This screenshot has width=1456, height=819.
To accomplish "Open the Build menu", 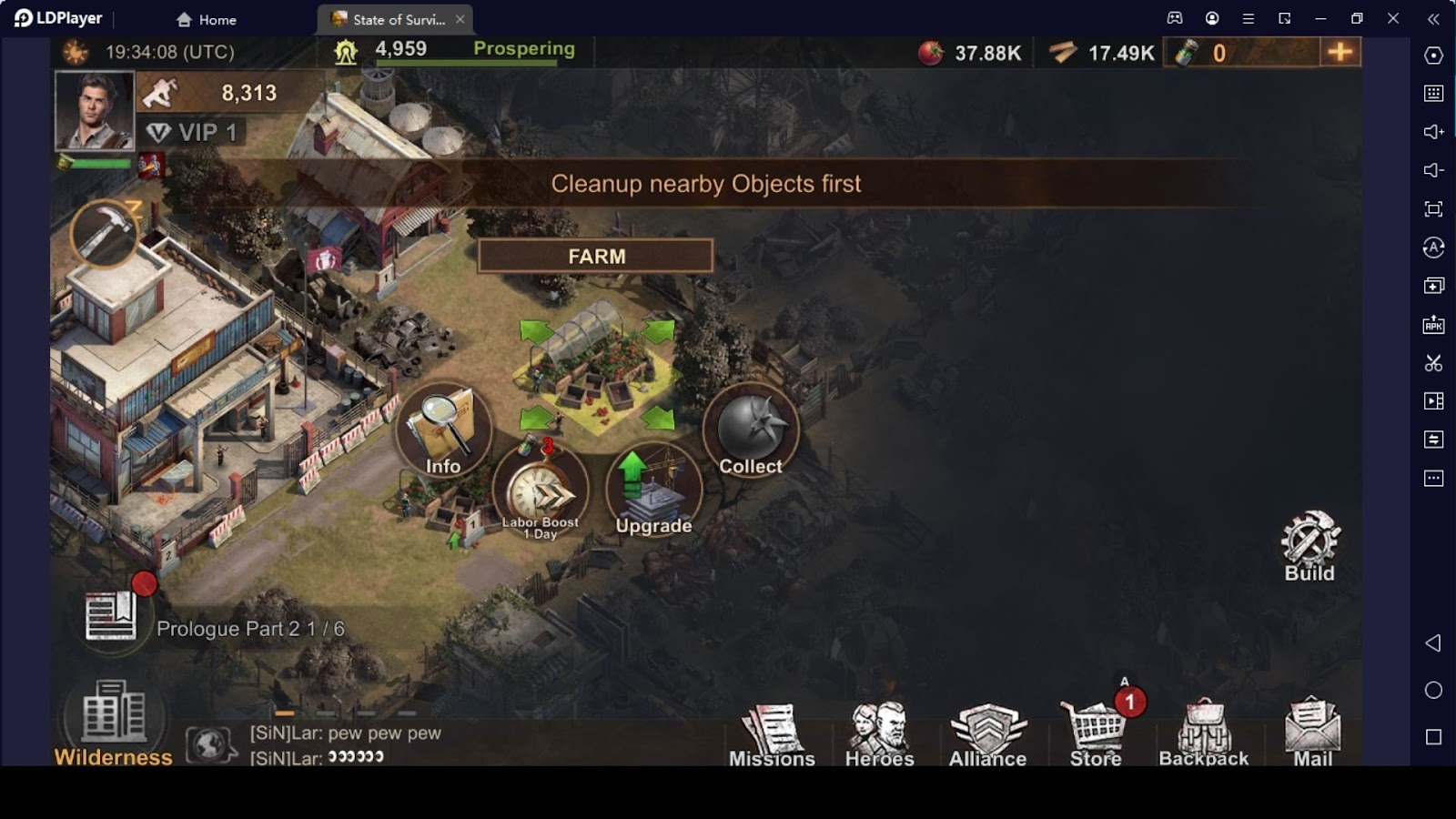I will (1309, 546).
